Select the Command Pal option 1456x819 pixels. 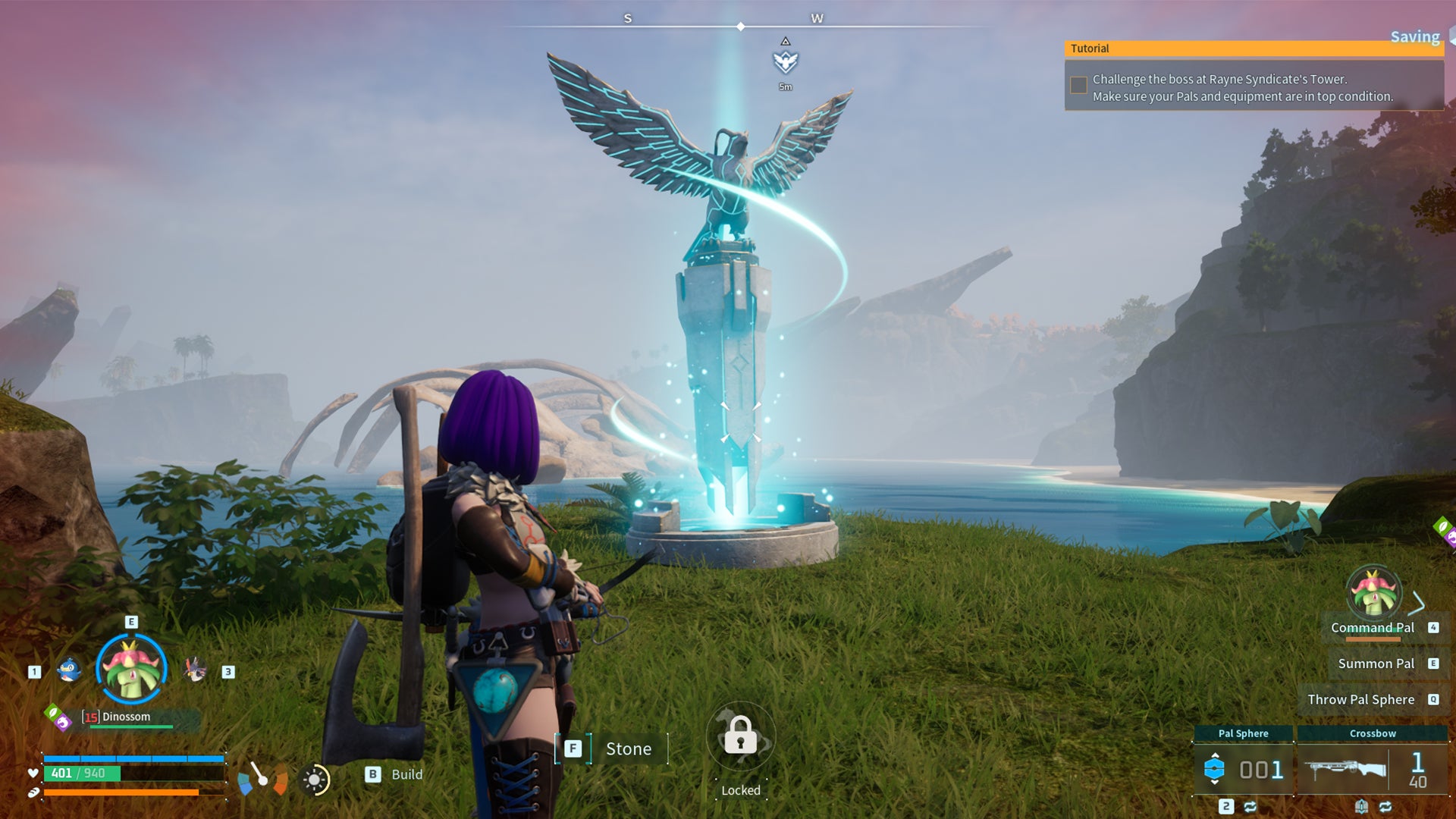[x=1372, y=628]
